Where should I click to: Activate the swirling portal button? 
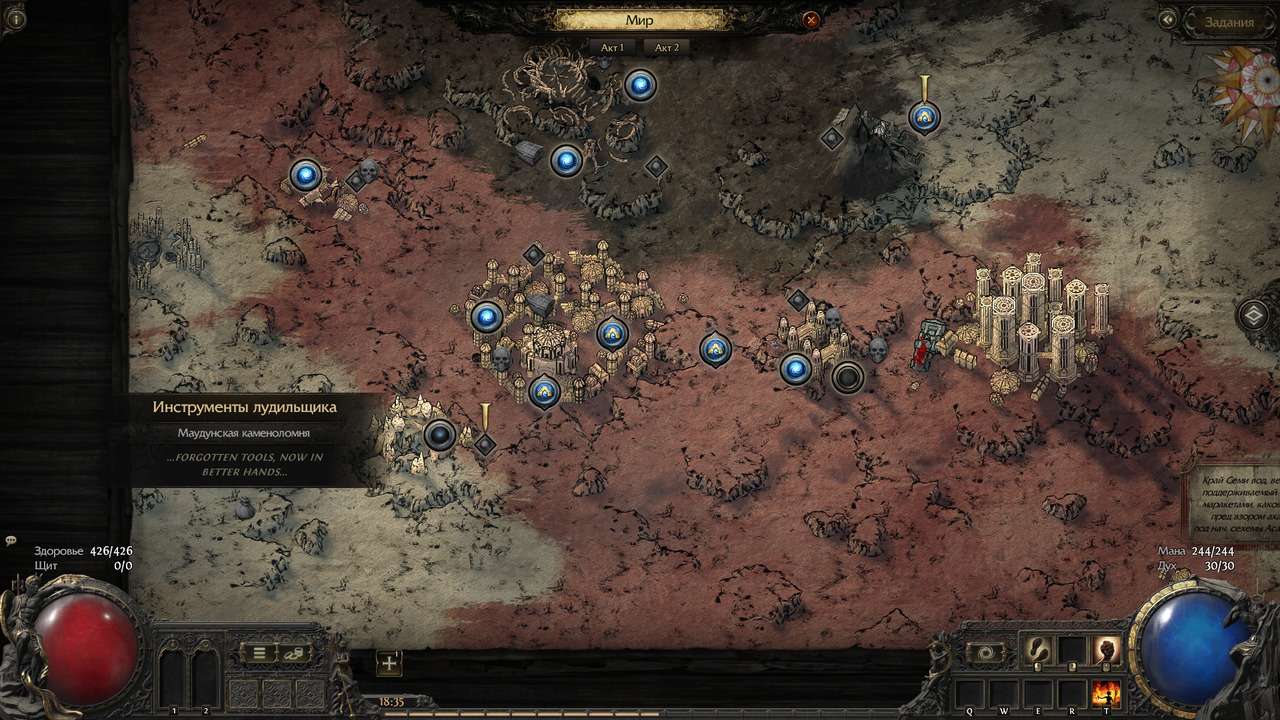pyautogui.click(x=986, y=652)
